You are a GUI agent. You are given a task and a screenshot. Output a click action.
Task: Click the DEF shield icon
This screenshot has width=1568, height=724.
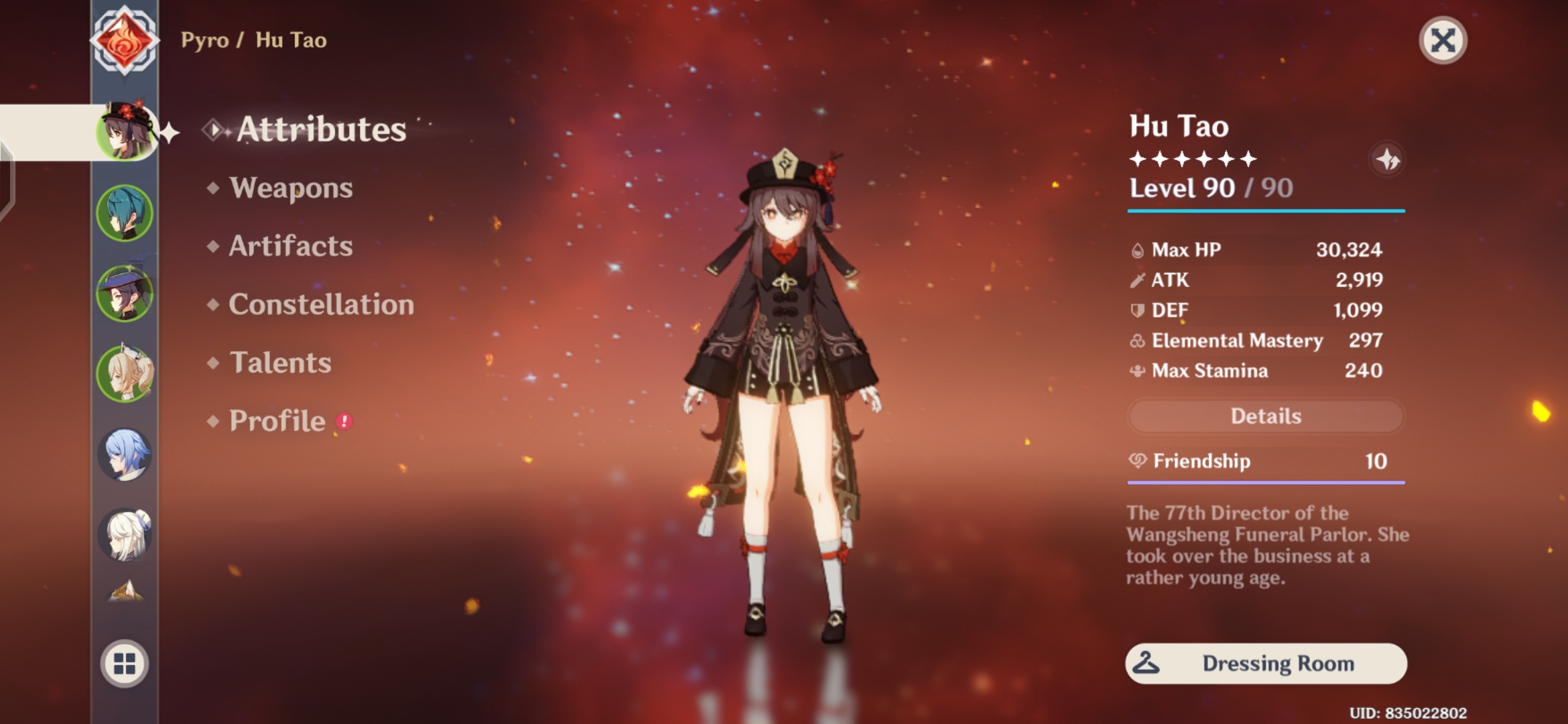coord(1138,310)
